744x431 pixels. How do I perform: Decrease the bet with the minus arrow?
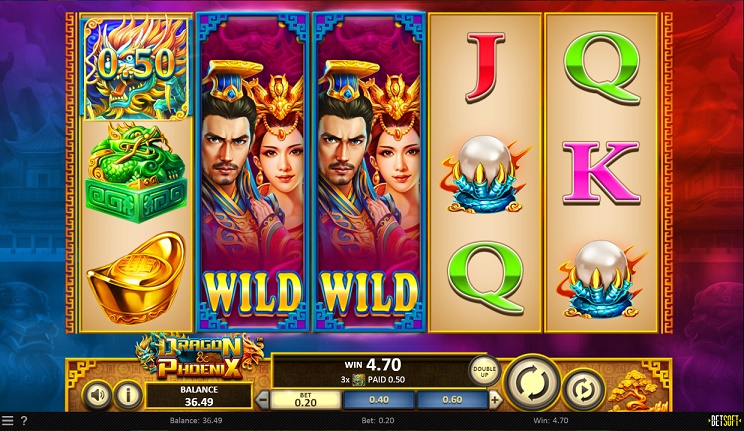point(263,400)
